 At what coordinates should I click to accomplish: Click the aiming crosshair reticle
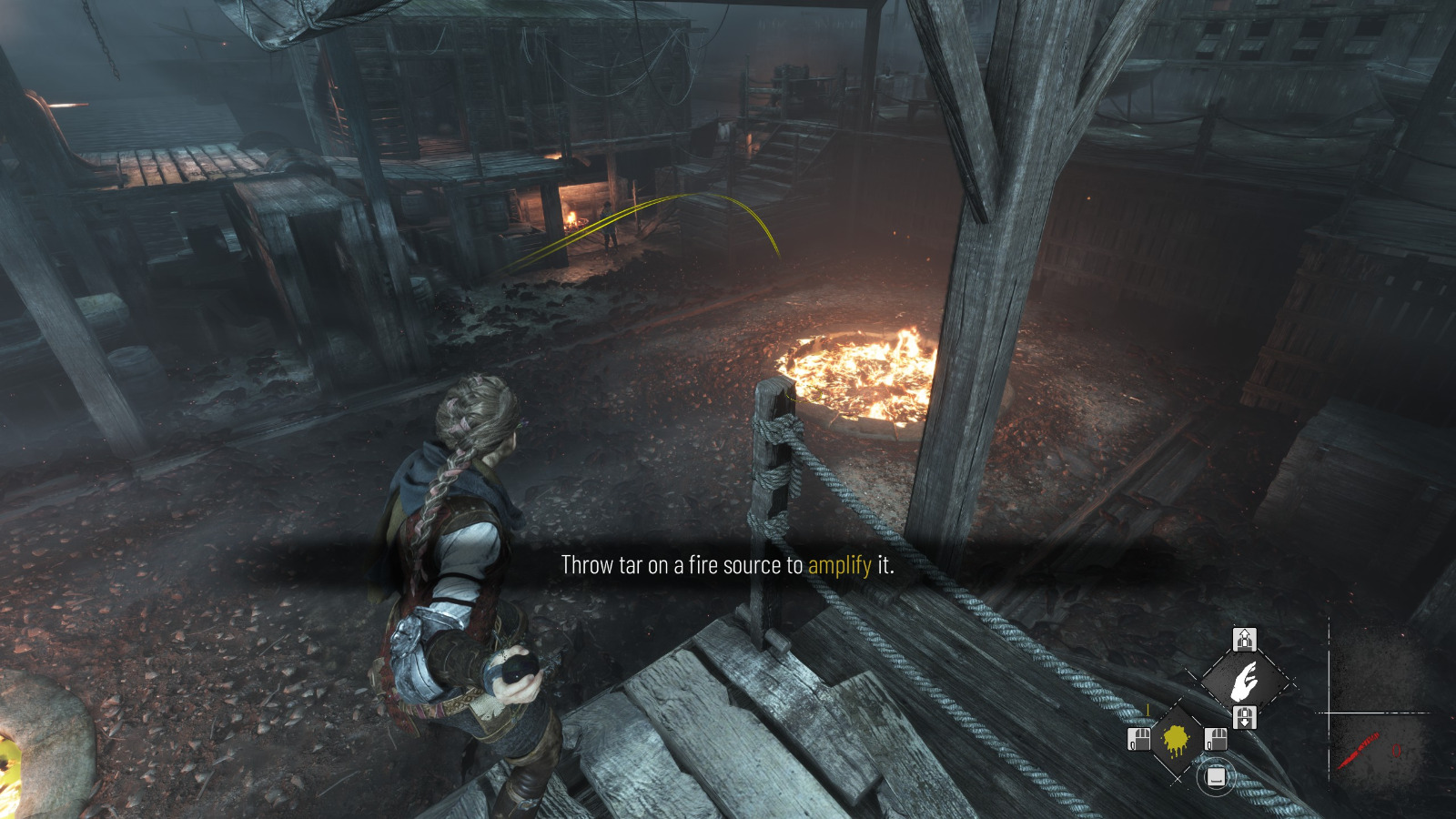[x=1329, y=713]
